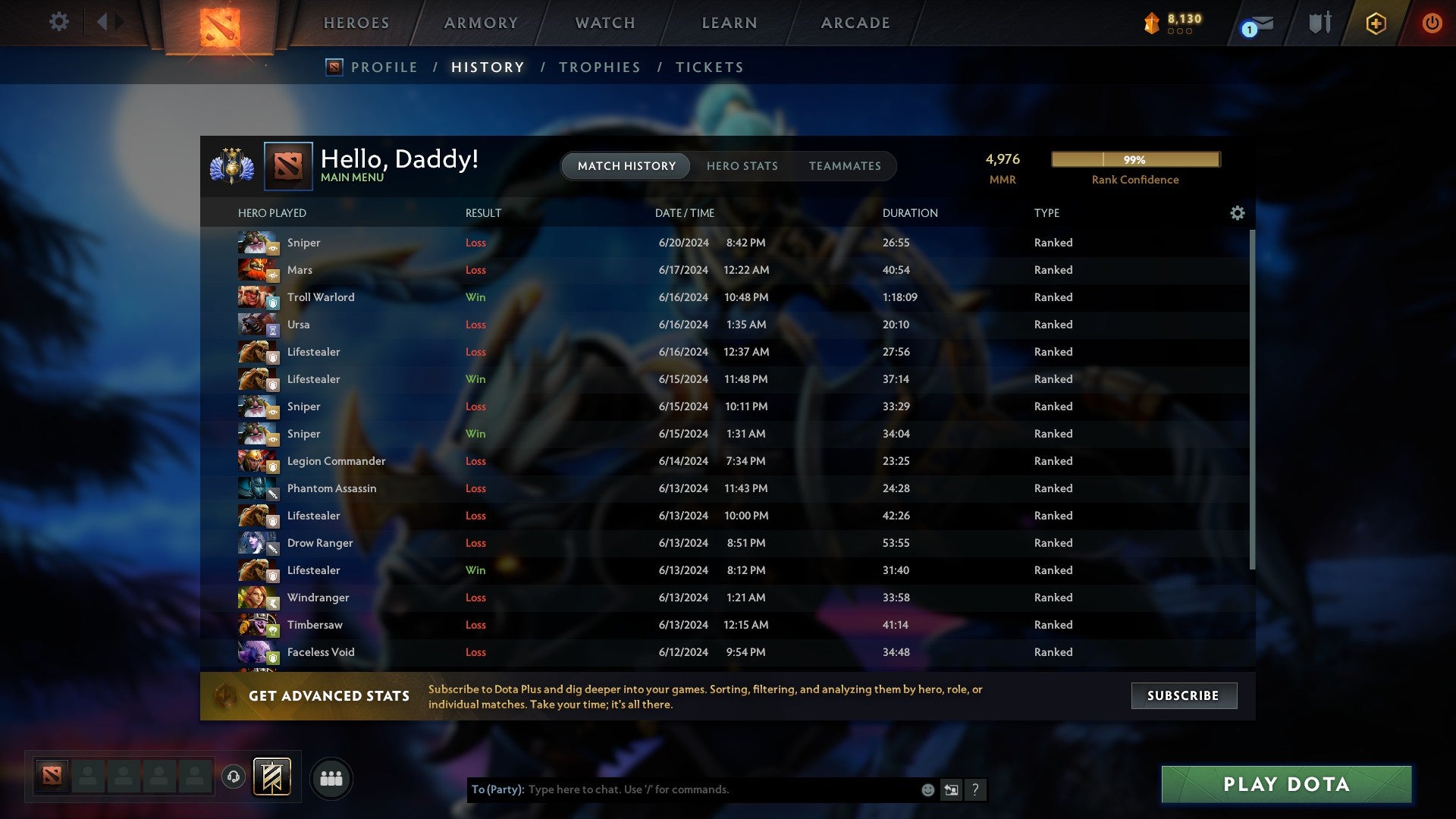This screenshot has height=819, width=1456.
Task: Open the TROPHIES page
Action: point(599,67)
